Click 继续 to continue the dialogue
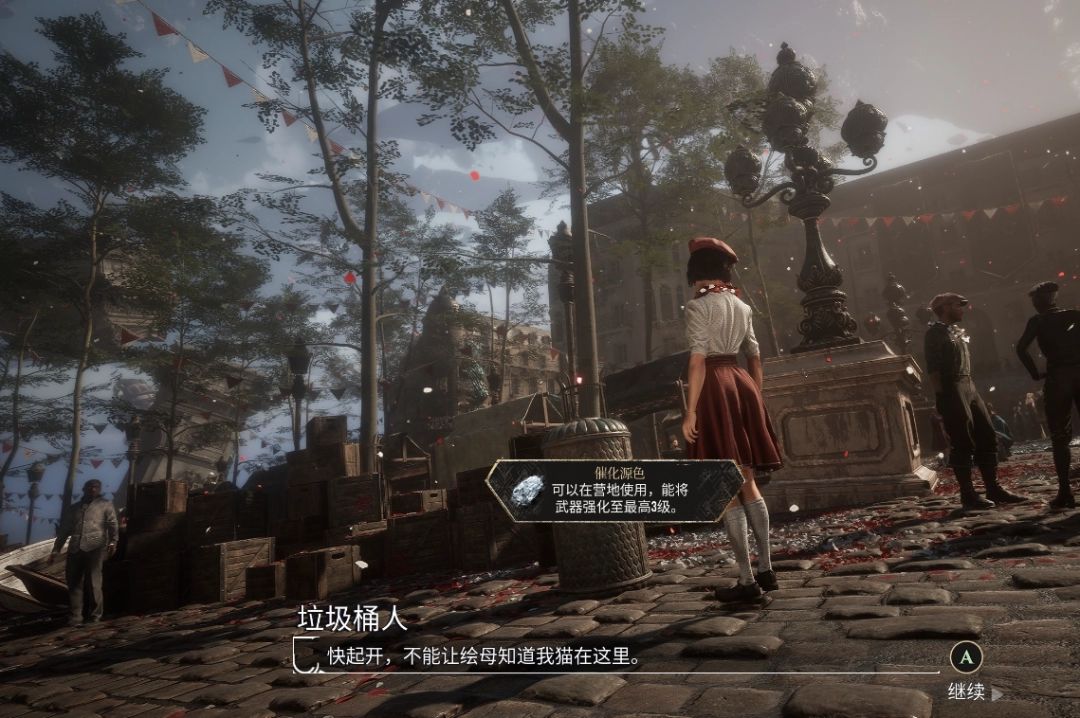 point(968,690)
